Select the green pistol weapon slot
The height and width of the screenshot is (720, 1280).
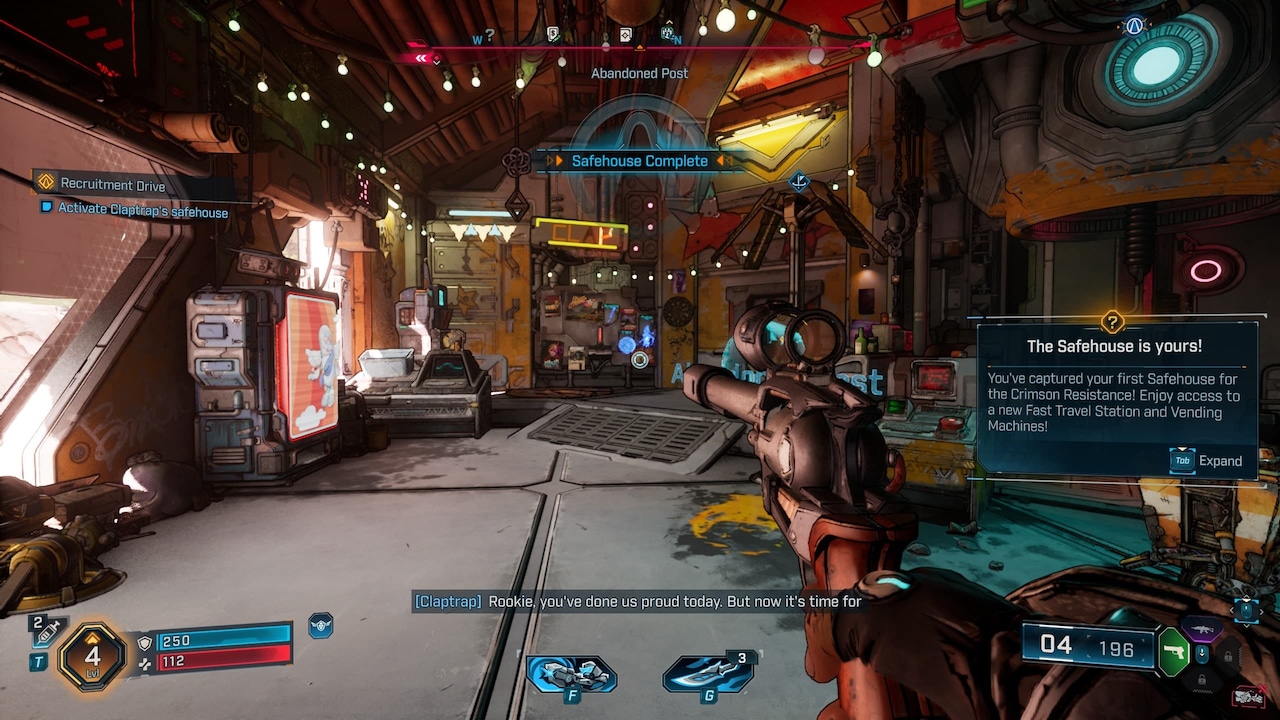click(1173, 652)
